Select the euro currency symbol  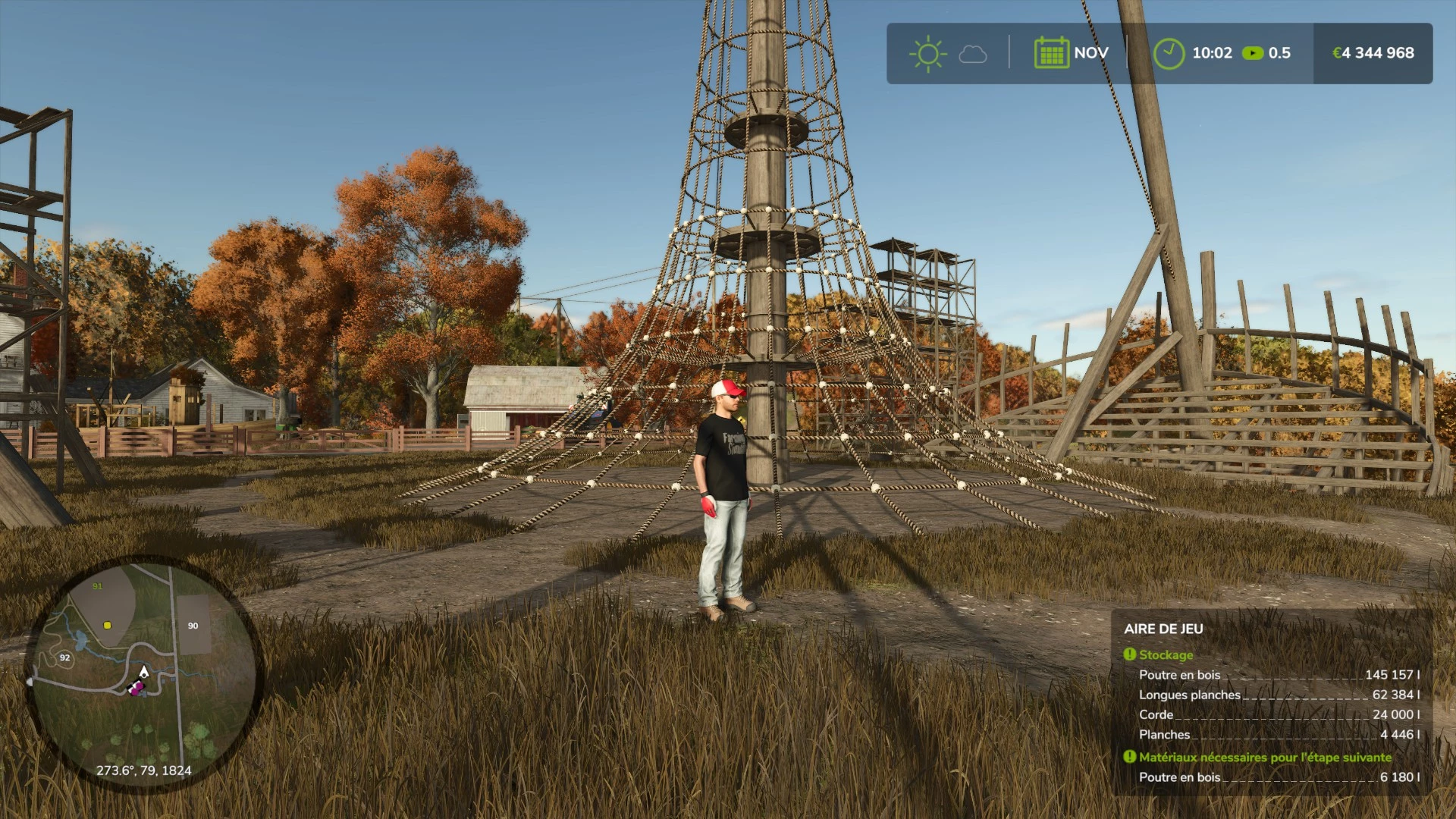pos(1336,53)
